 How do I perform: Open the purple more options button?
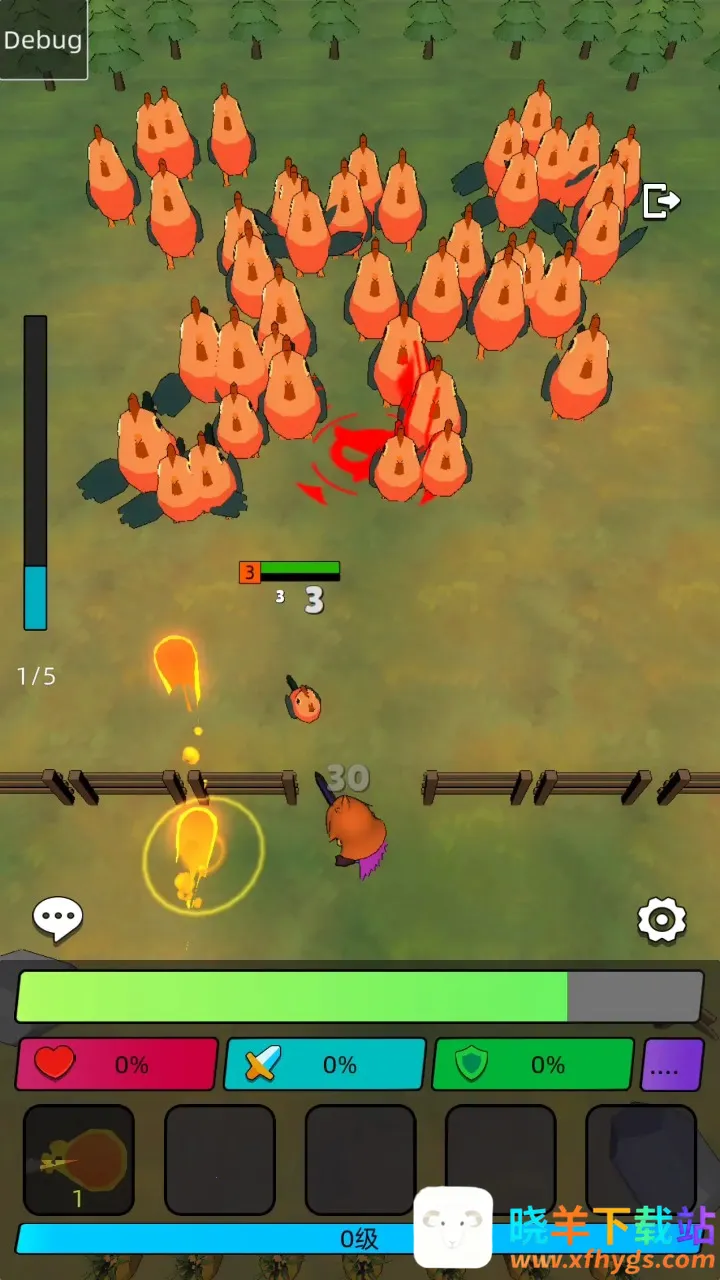(672, 1064)
